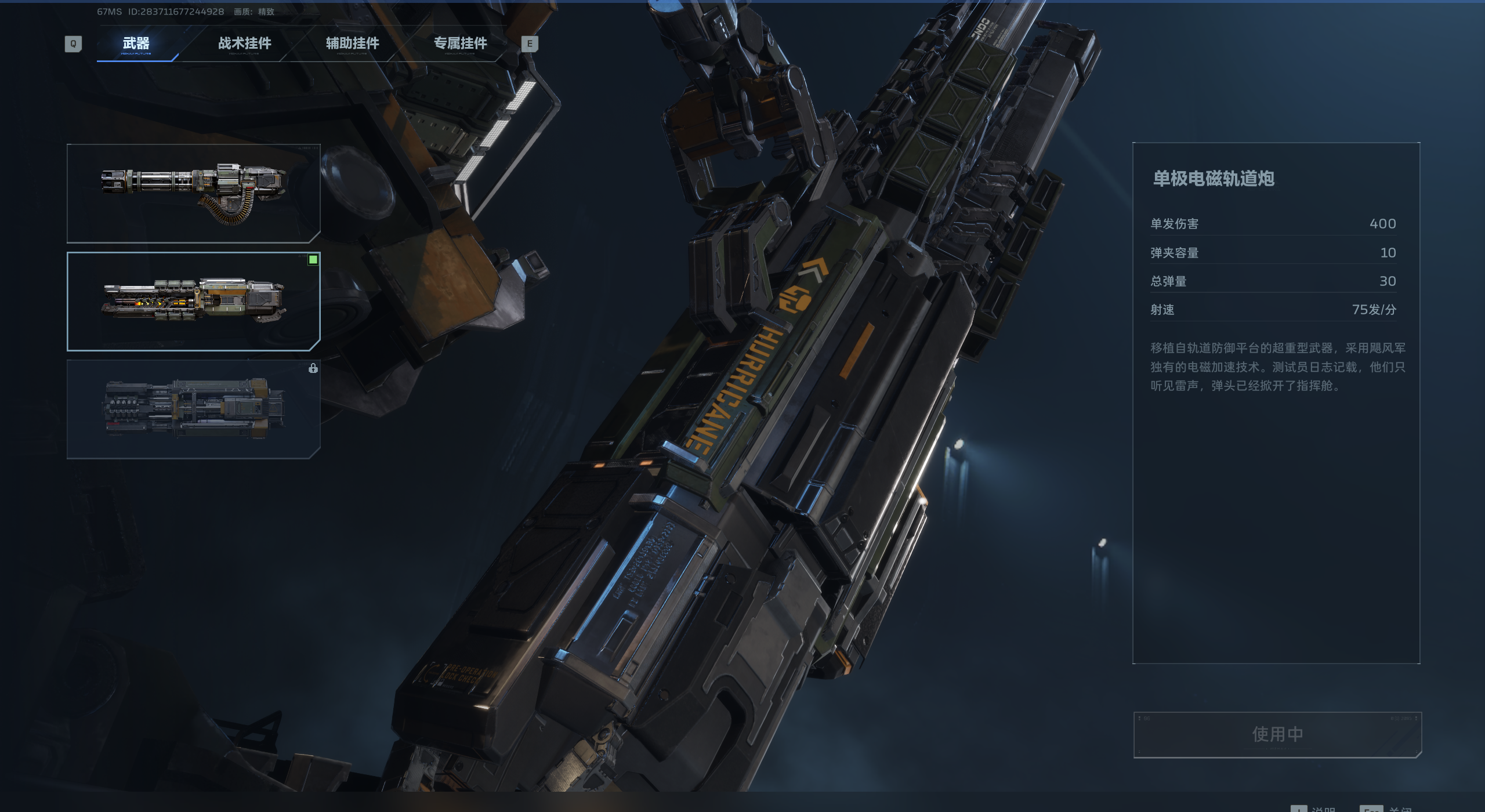Viewport: 1485px width, 812px height.
Task: Select the equipped electromagnetic railgun card
Action: coord(194,302)
